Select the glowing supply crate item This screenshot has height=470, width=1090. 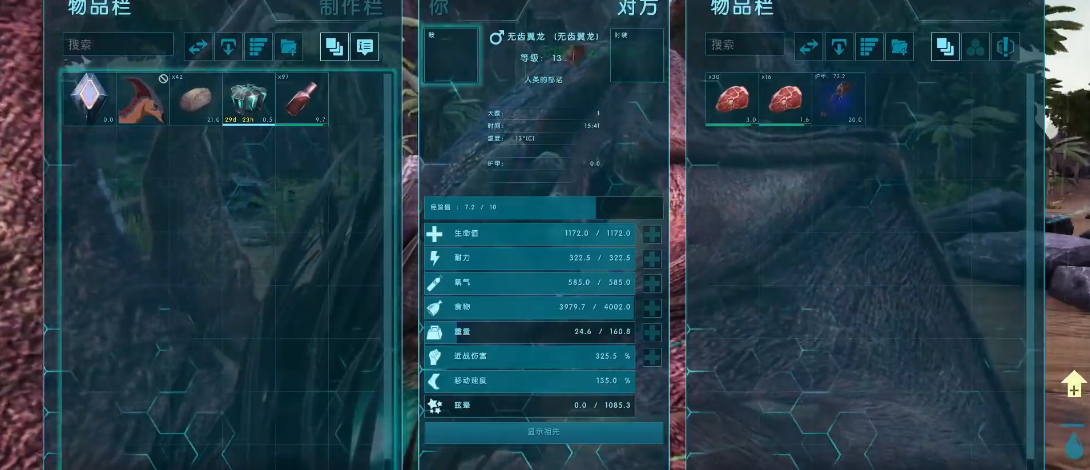[x=247, y=99]
